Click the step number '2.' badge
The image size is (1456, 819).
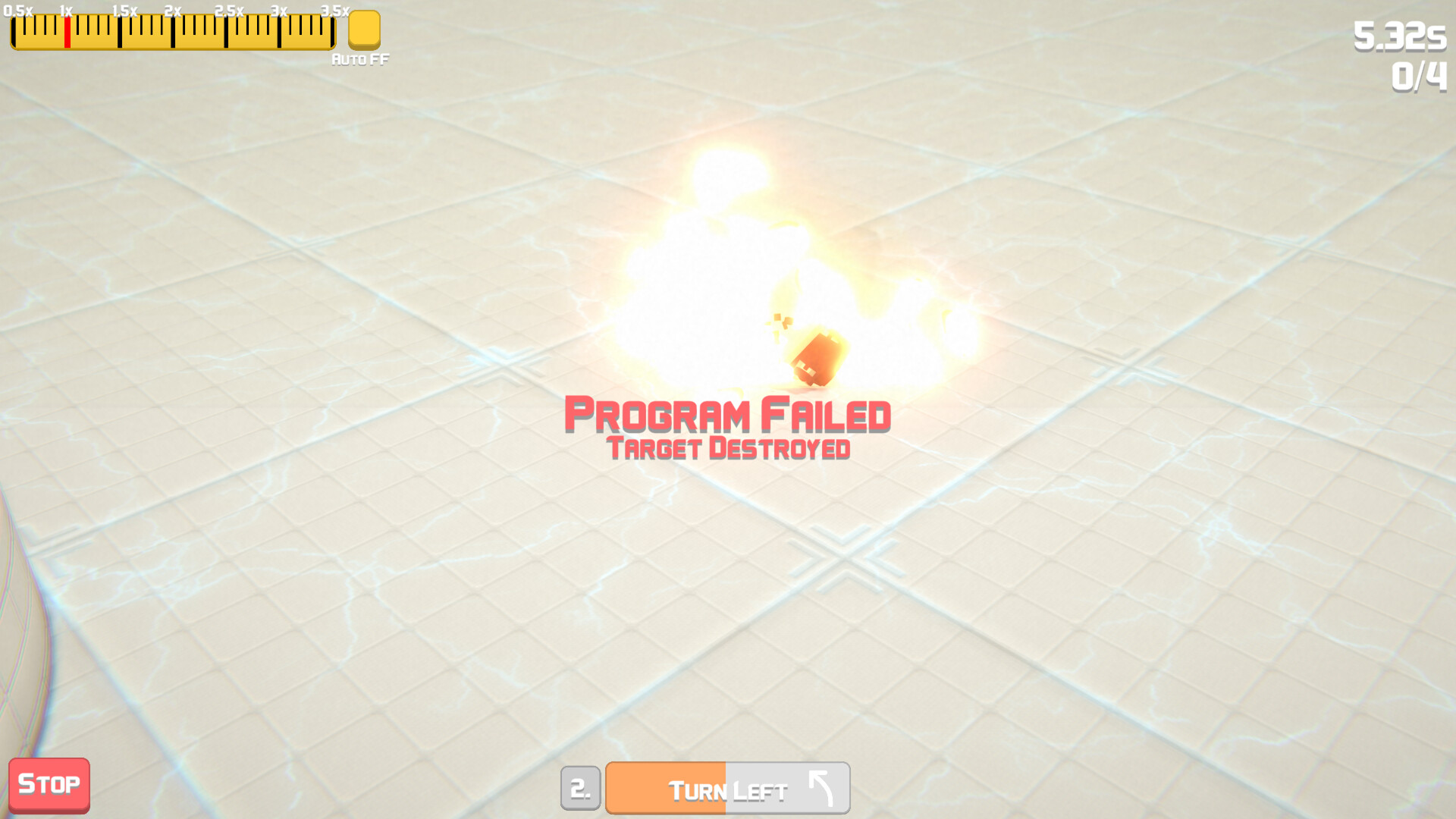pos(581,787)
